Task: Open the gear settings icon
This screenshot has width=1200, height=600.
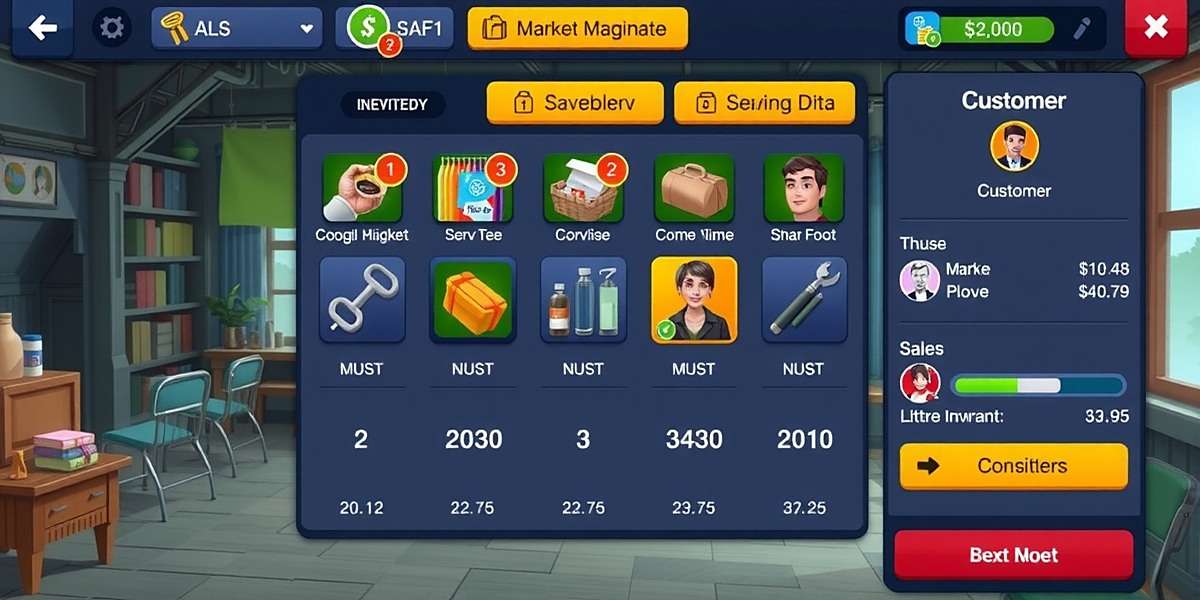Action: tap(112, 28)
